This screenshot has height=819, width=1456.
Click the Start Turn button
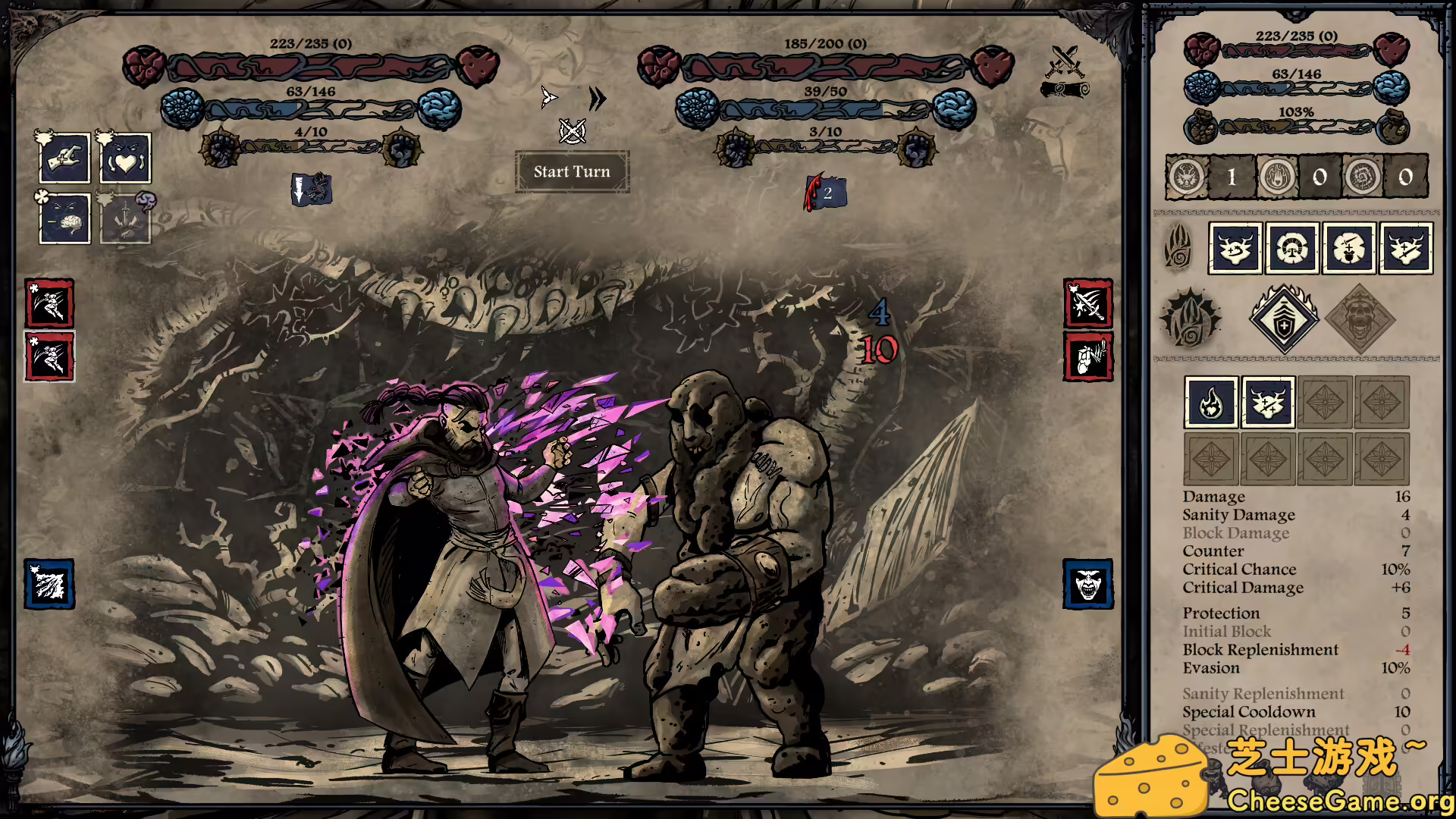coord(572,172)
